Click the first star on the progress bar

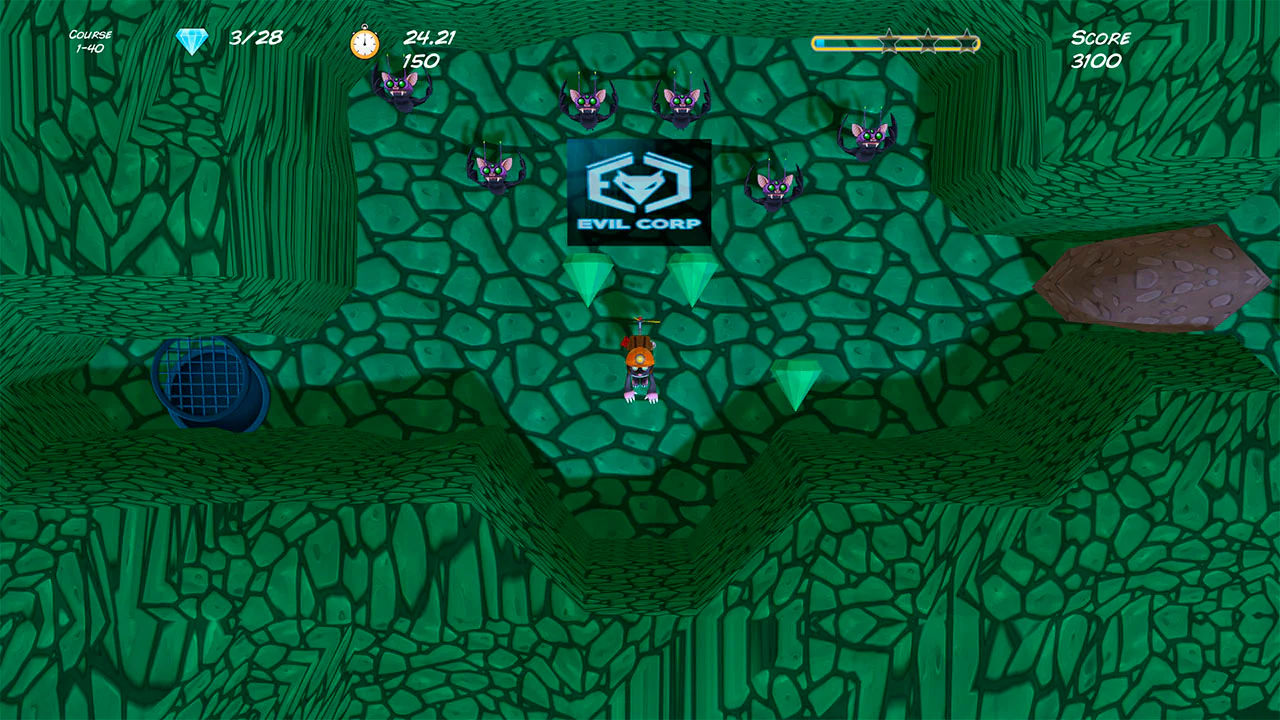[x=890, y=42]
